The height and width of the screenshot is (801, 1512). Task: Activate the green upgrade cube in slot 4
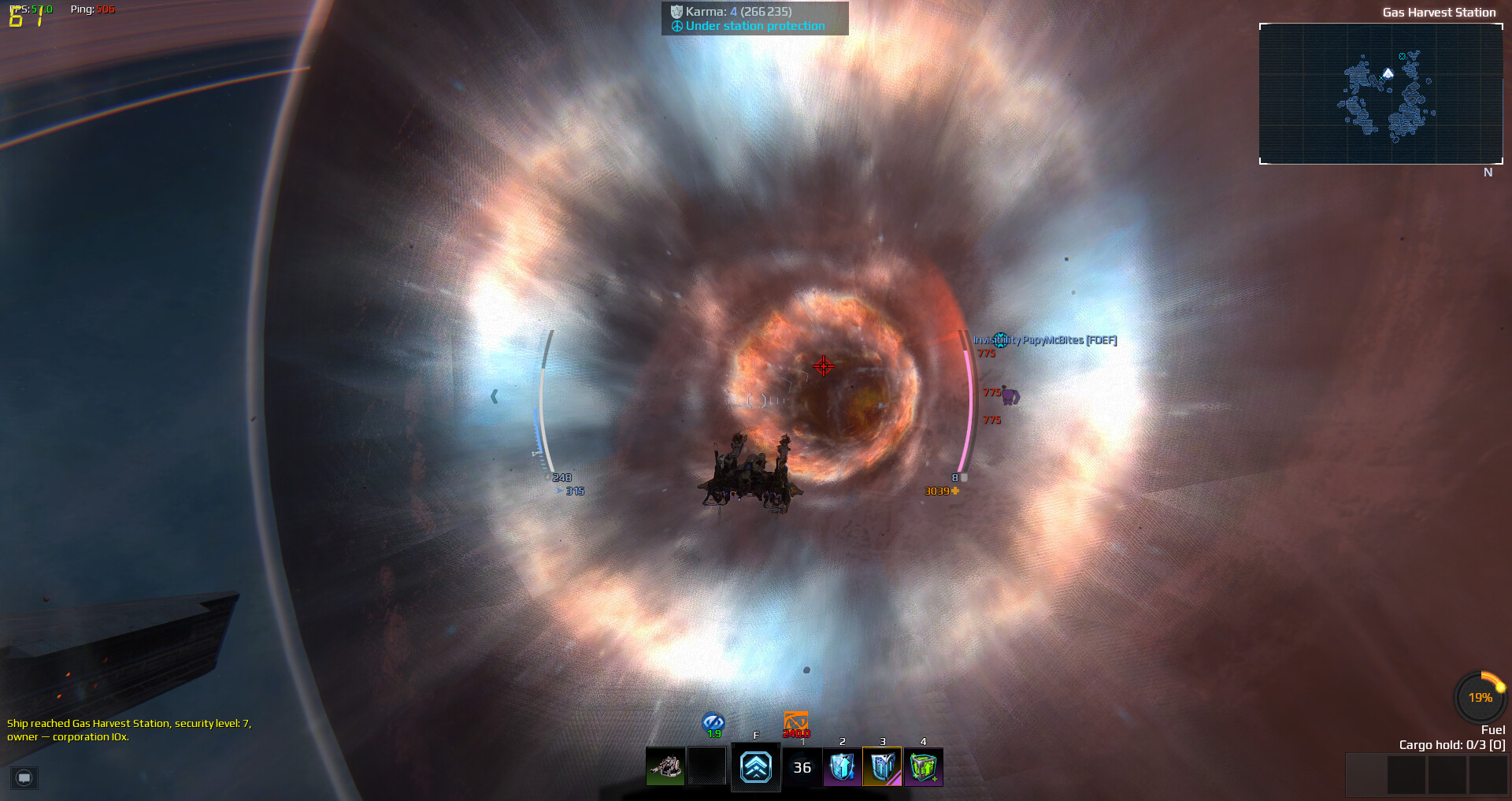923,766
